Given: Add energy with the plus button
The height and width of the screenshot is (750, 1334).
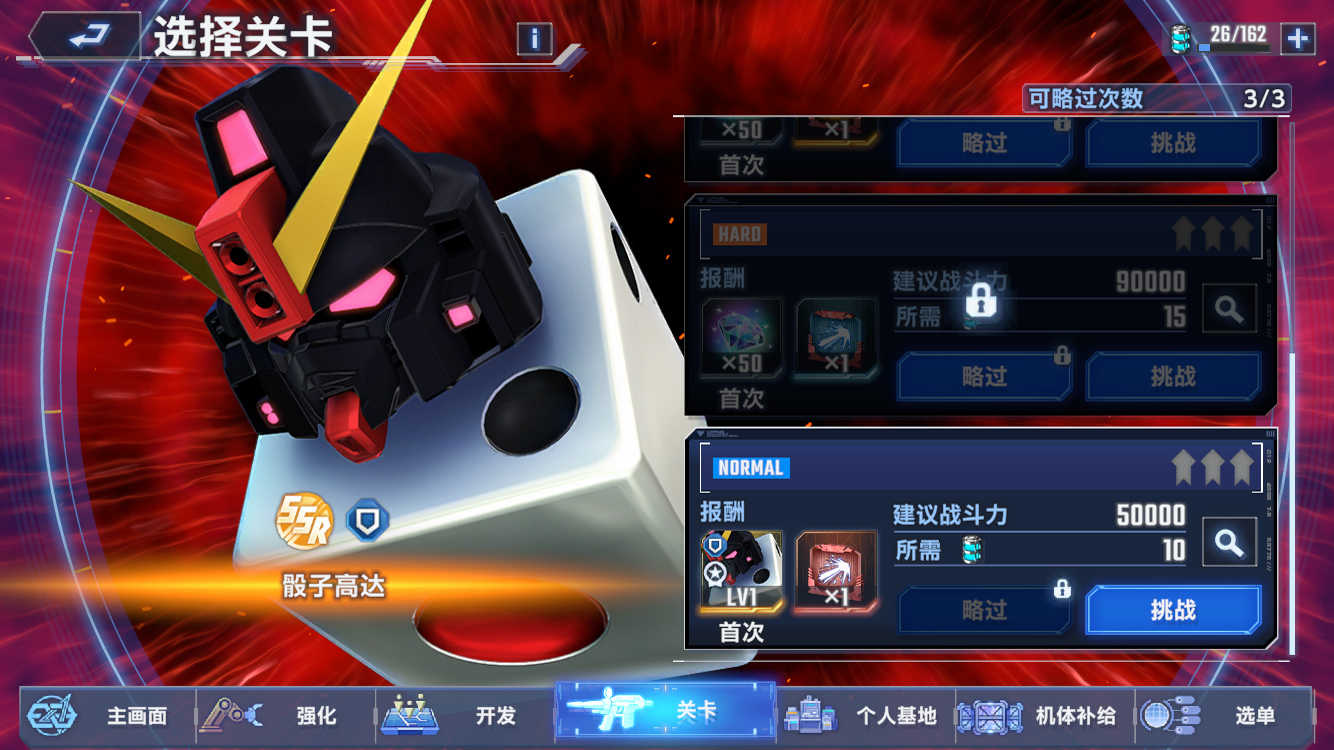Looking at the screenshot, I should click(x=1297, y=39).
